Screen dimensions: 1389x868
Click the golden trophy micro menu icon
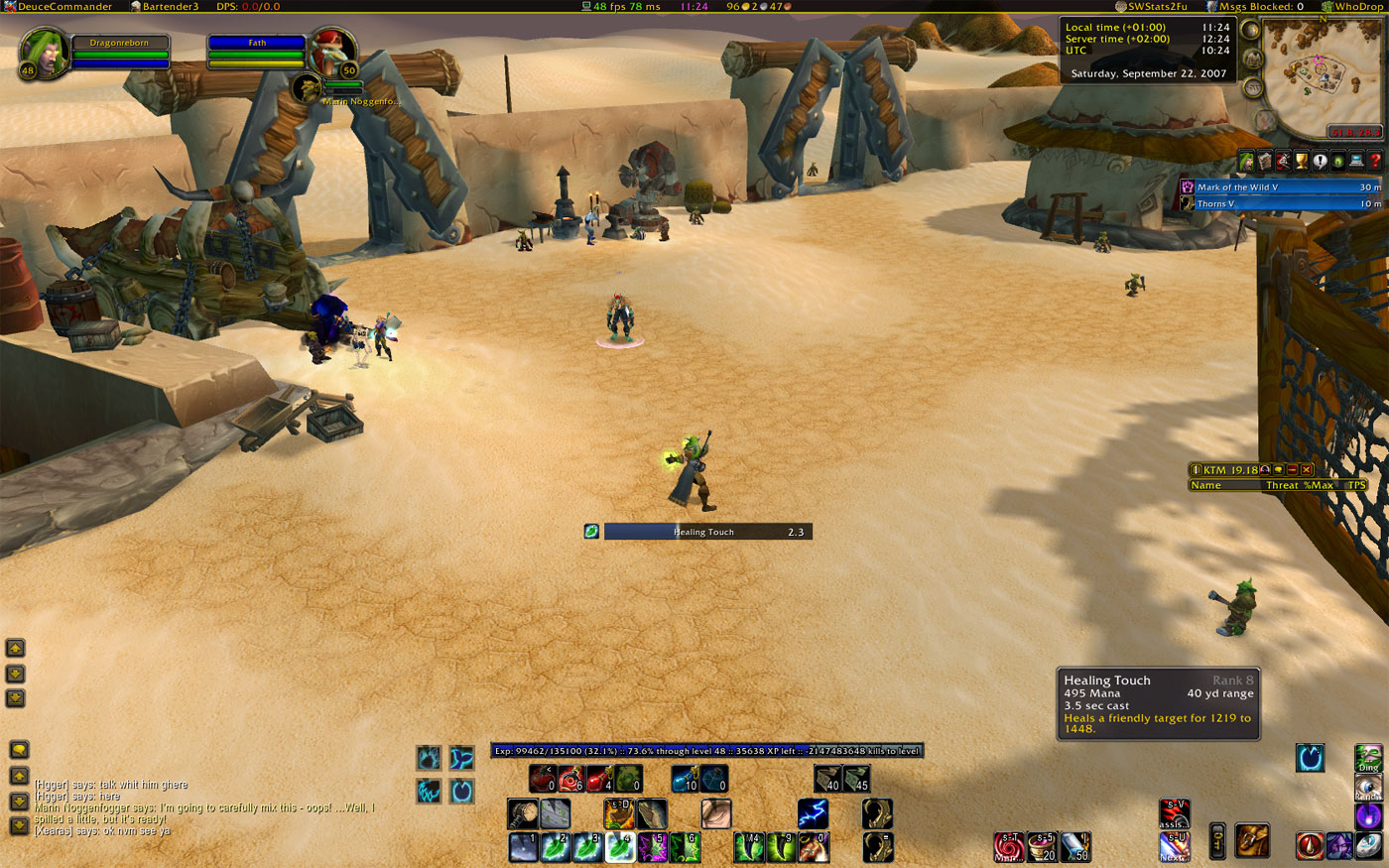[1302, 161]
